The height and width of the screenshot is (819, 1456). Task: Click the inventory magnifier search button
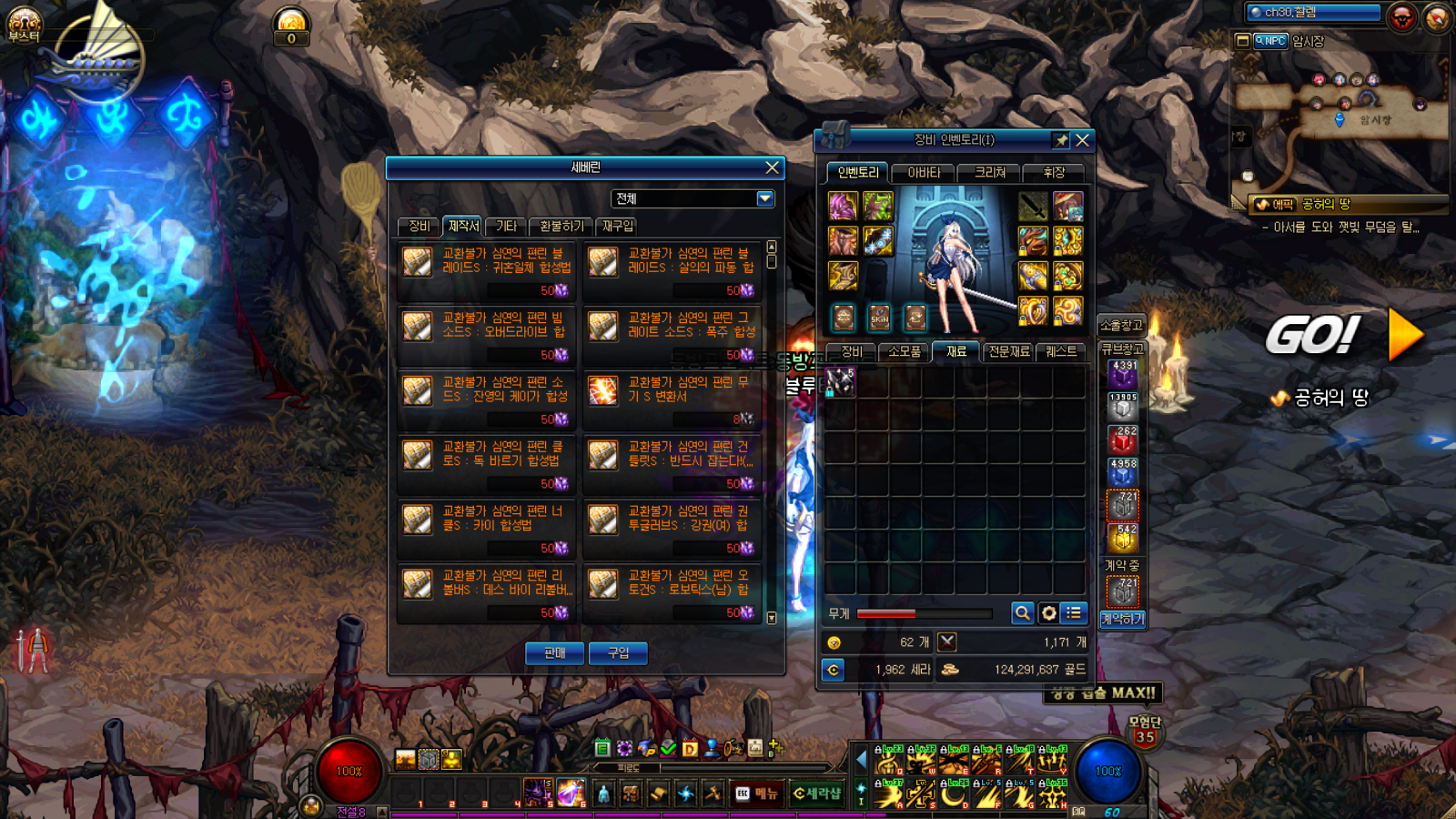(x=1022, y=613)
